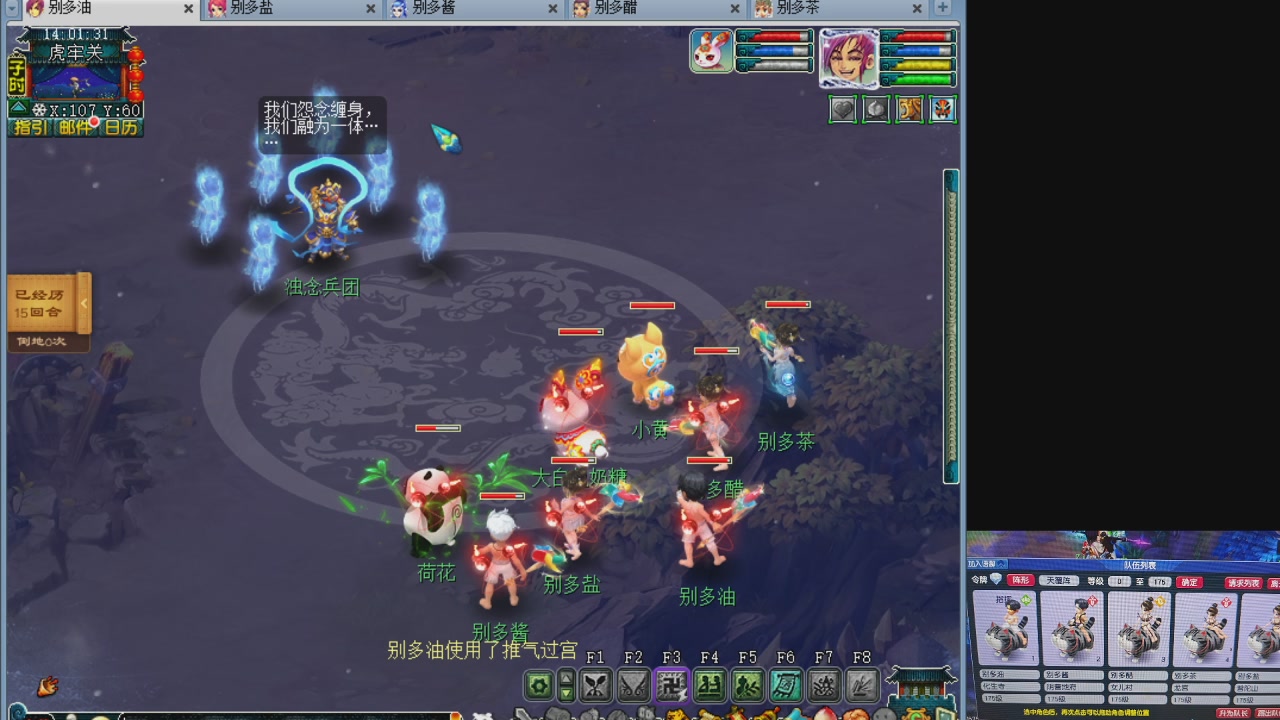The width and height of the screenshot is (1280, 720).
Task: Click the heart-shaped quick item slot
Action: click(842, 108)
